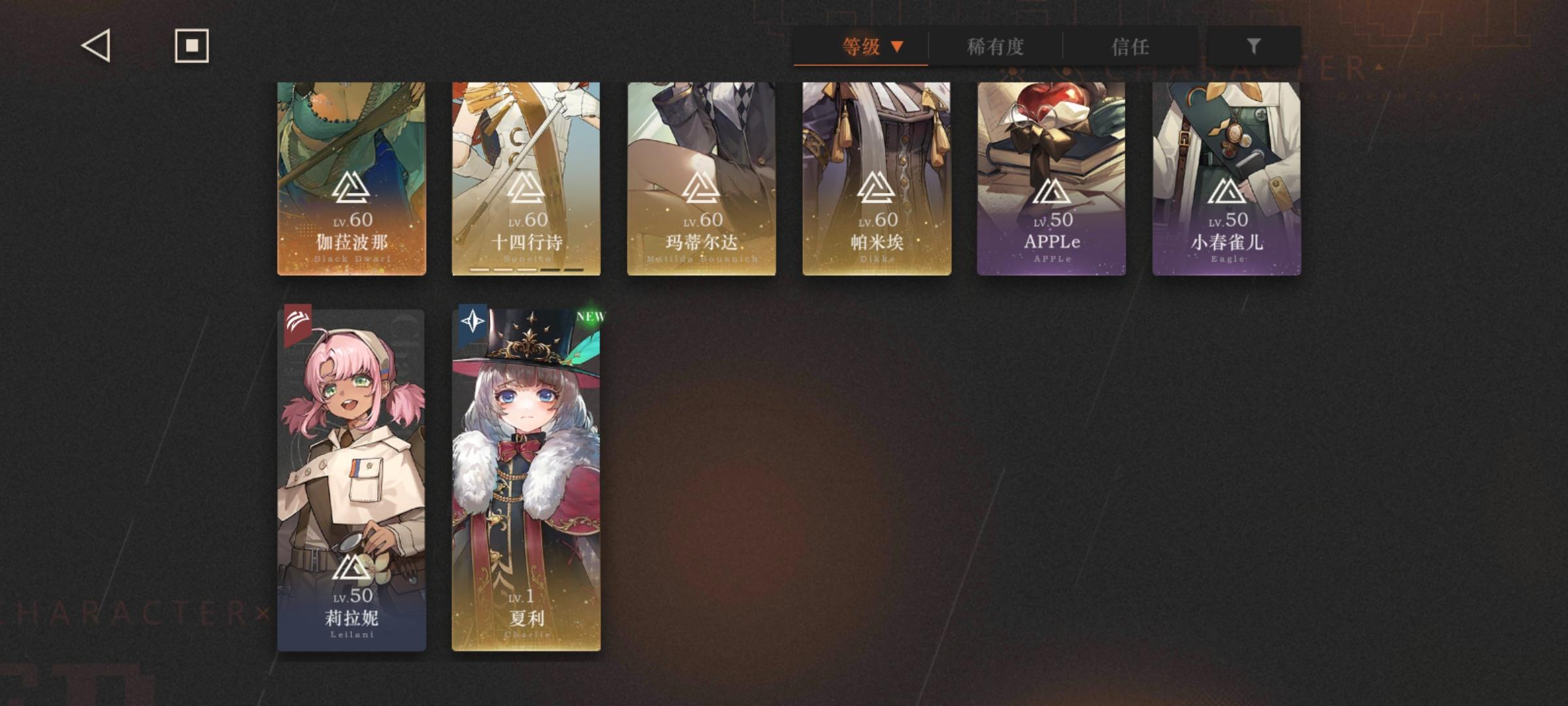Screen dimensions: 1568x706
Task: Switch sorting to 稀有度
Action: pyautogui.click(x=996, y=47)
